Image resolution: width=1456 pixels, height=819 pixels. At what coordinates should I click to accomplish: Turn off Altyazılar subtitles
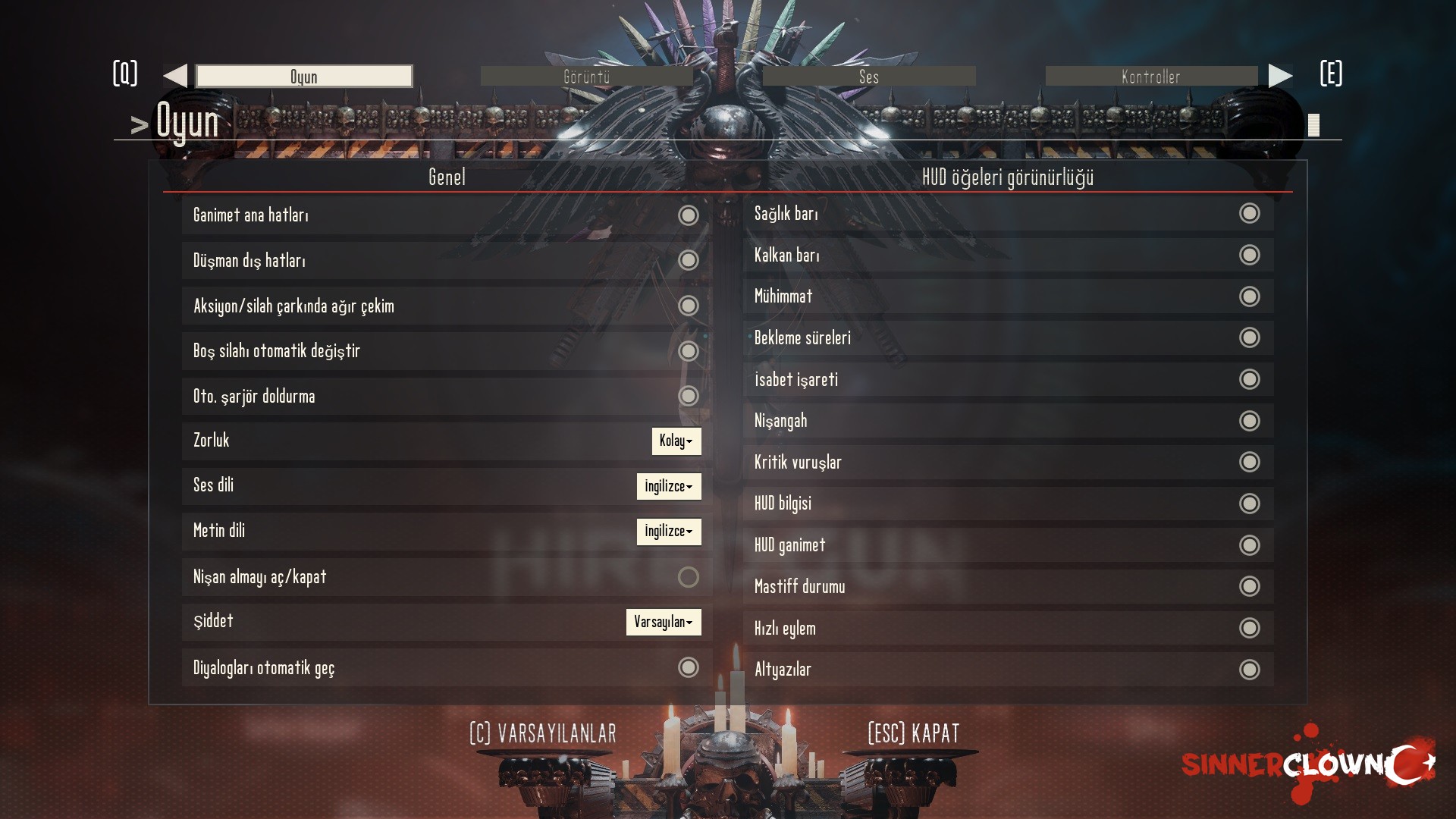click(1249, 670)
